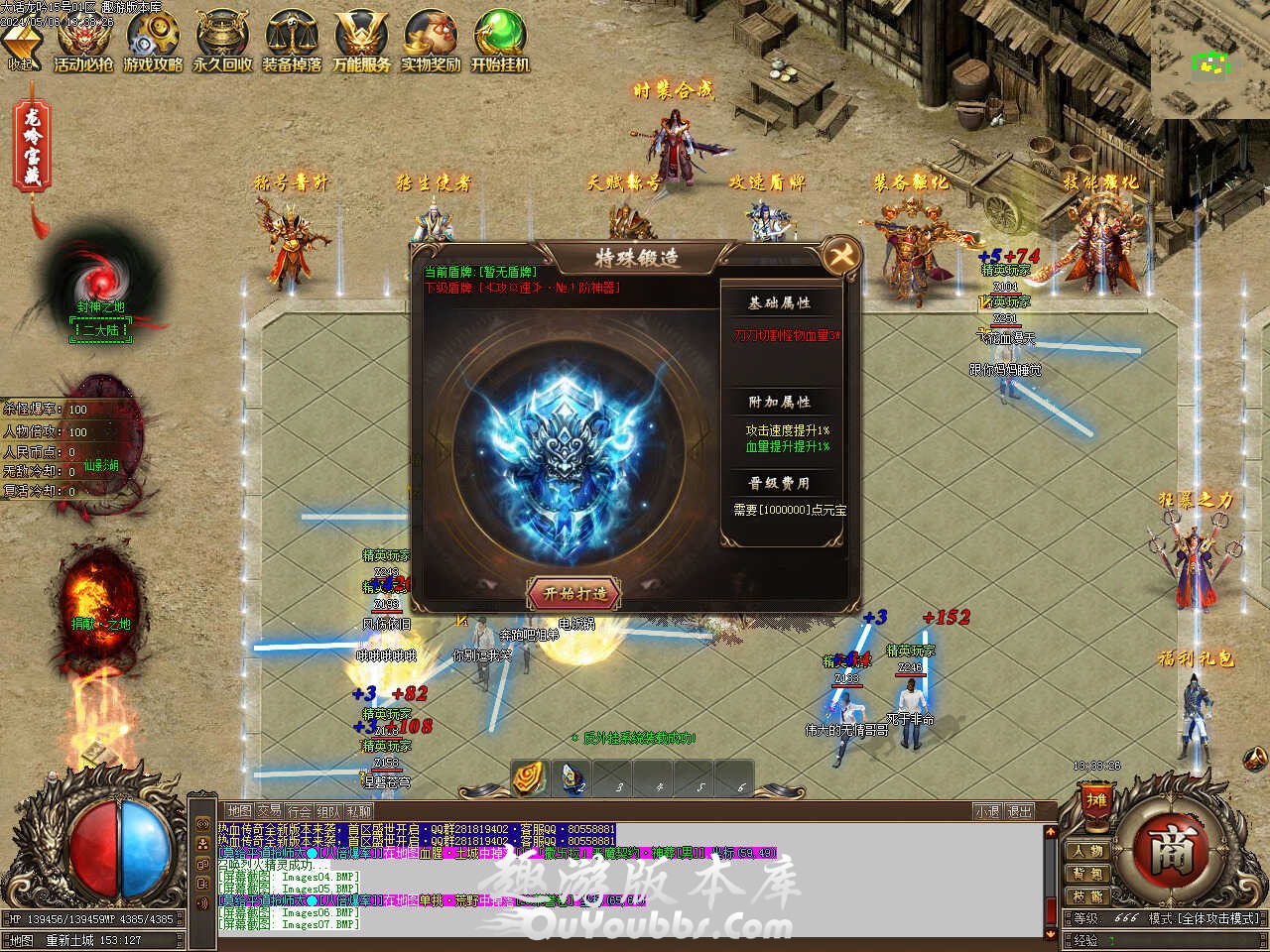Open the 游戏攻略 game guide

[153, 42]
